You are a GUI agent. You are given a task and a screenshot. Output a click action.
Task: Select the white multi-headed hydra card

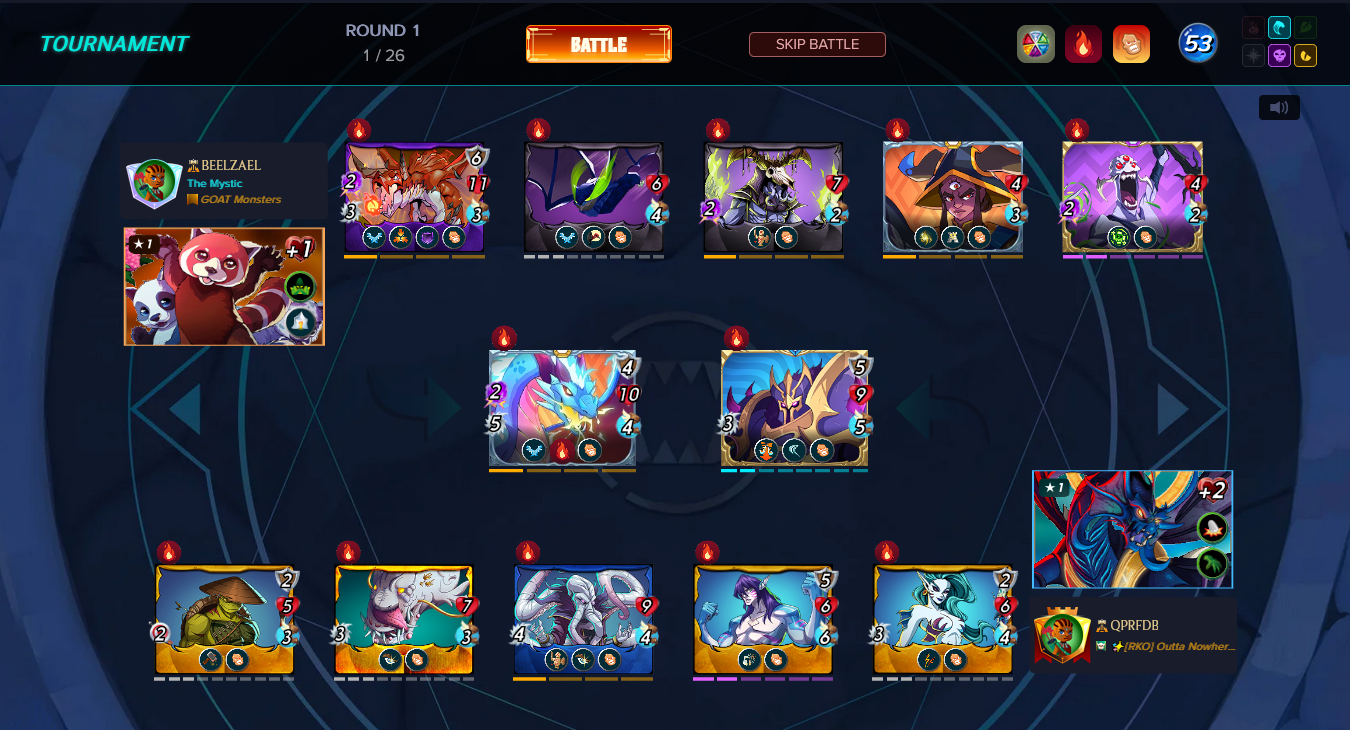point(583,619)
